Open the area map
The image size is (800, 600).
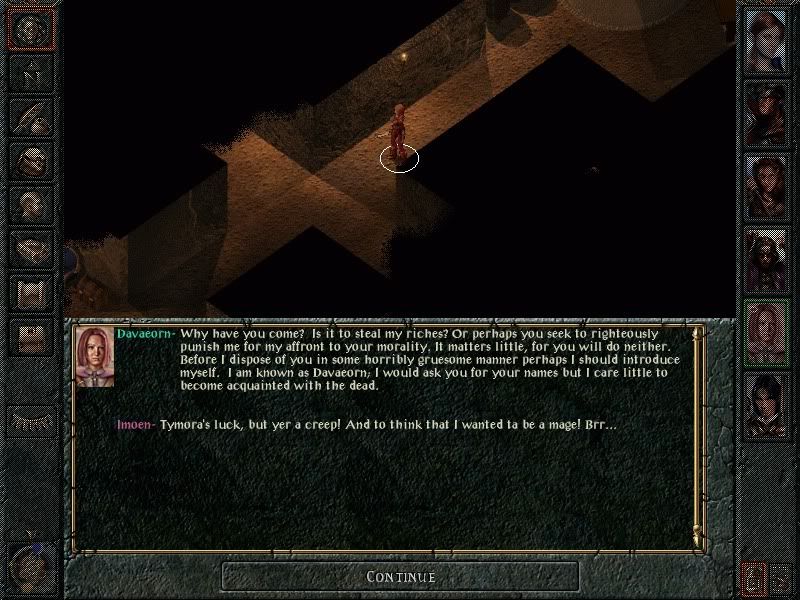click(x=29, y=72)
